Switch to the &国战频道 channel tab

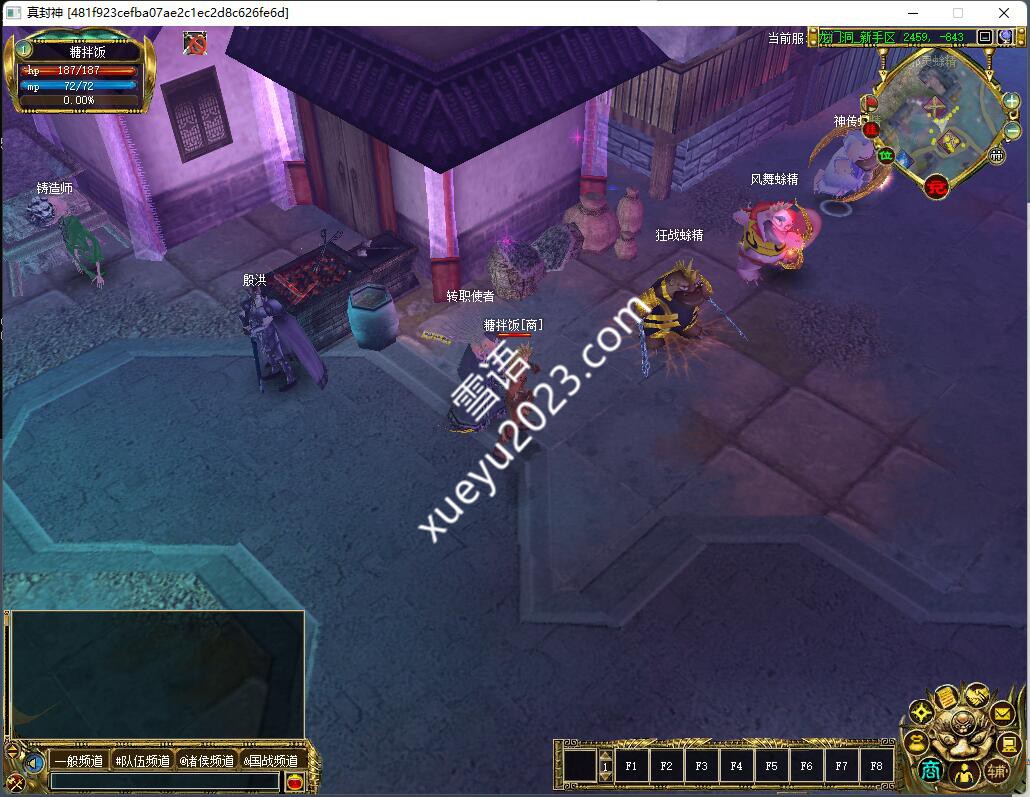[x=270, y=761]
